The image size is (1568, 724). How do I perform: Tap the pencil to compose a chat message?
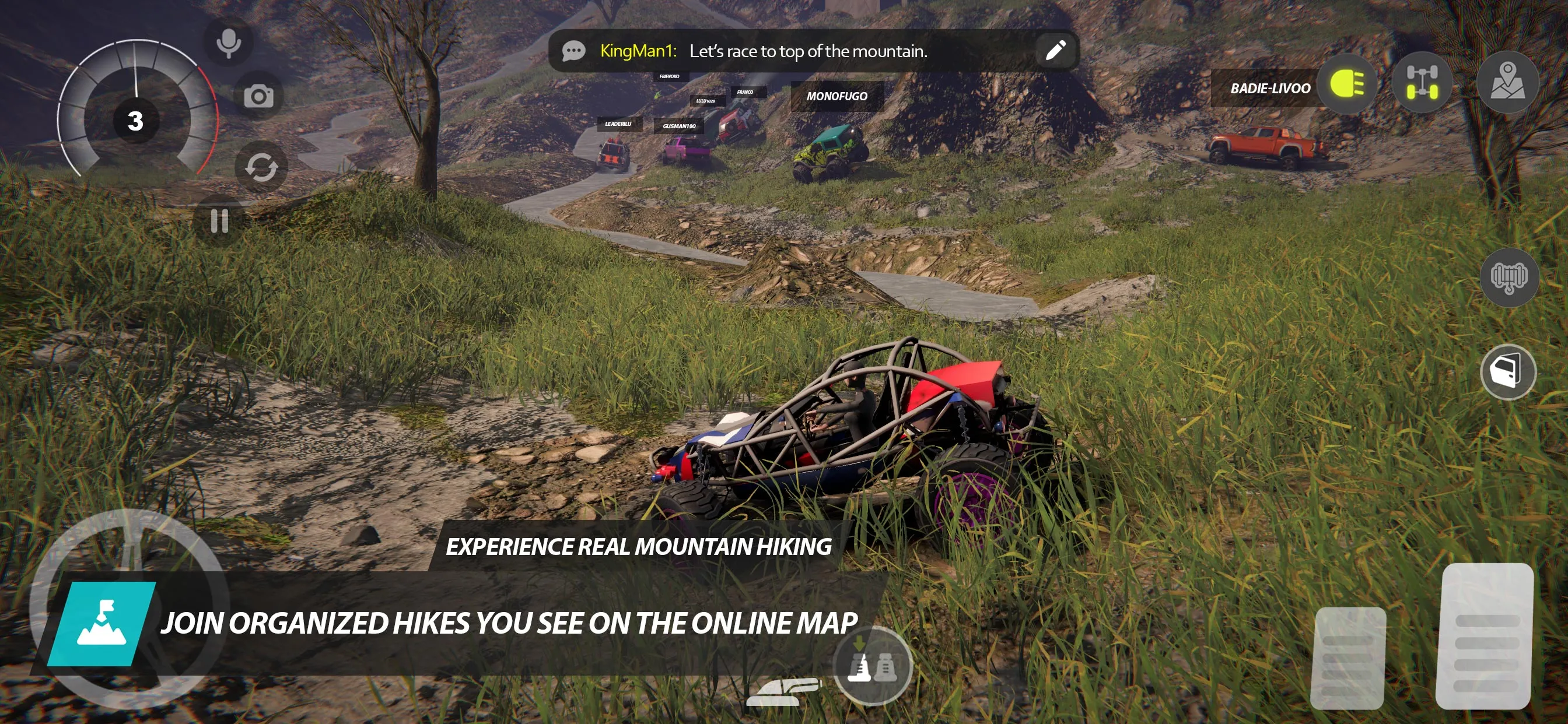tap(1056, 51)
